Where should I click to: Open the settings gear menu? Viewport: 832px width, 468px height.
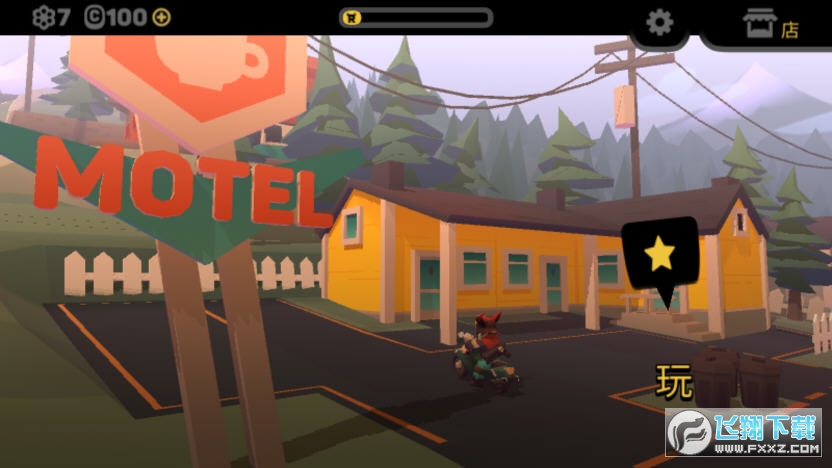pos(659,22)
